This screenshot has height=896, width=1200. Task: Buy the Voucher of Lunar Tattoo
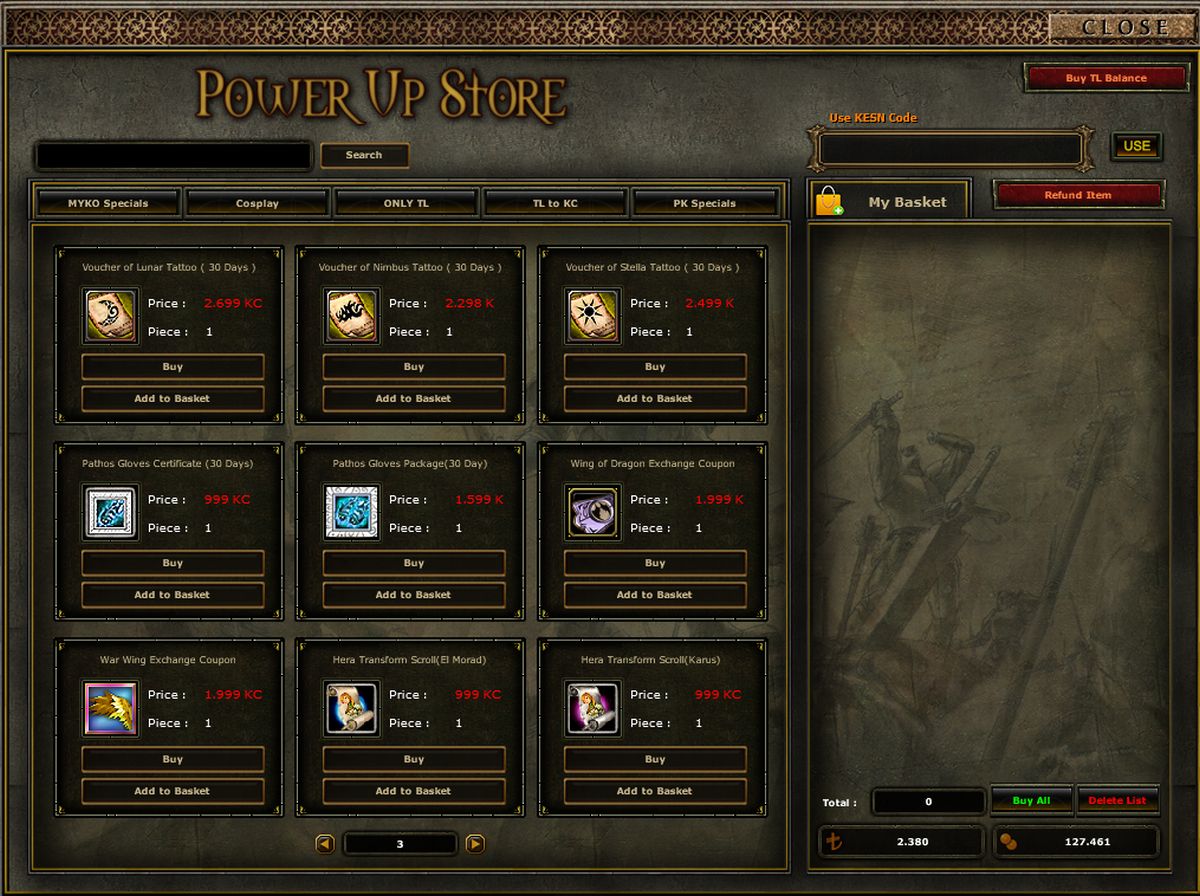[173, 367]
